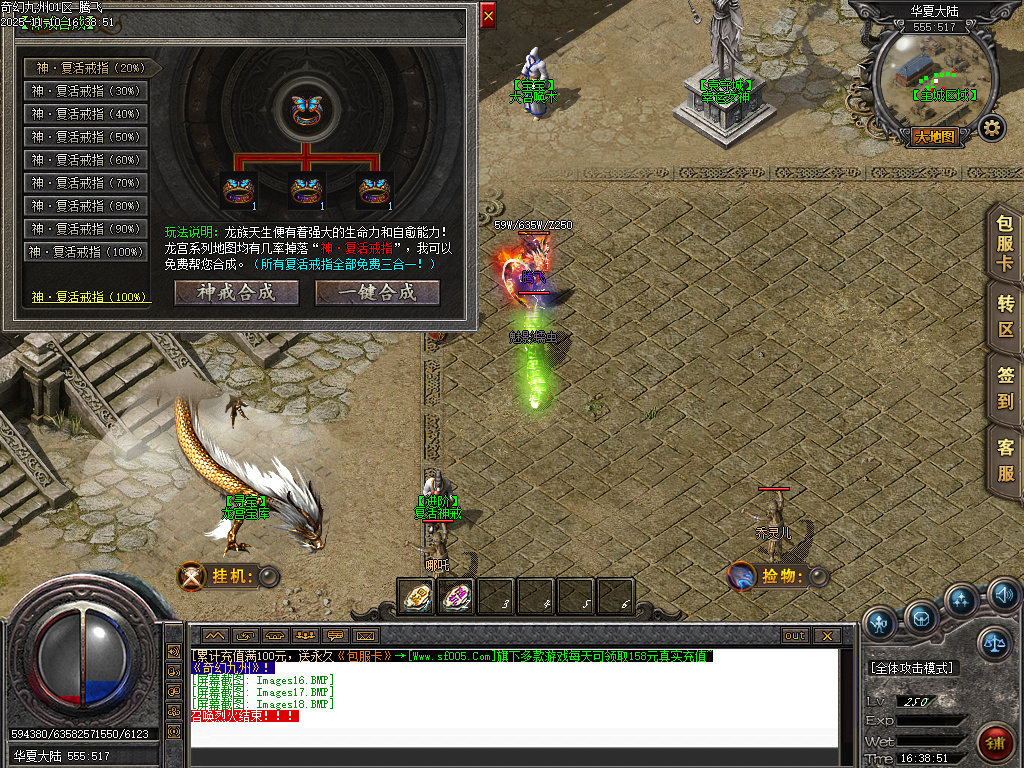Select the result butterfly ring slot
Screen dimensions: 1024x768
(x=305, y=108)
